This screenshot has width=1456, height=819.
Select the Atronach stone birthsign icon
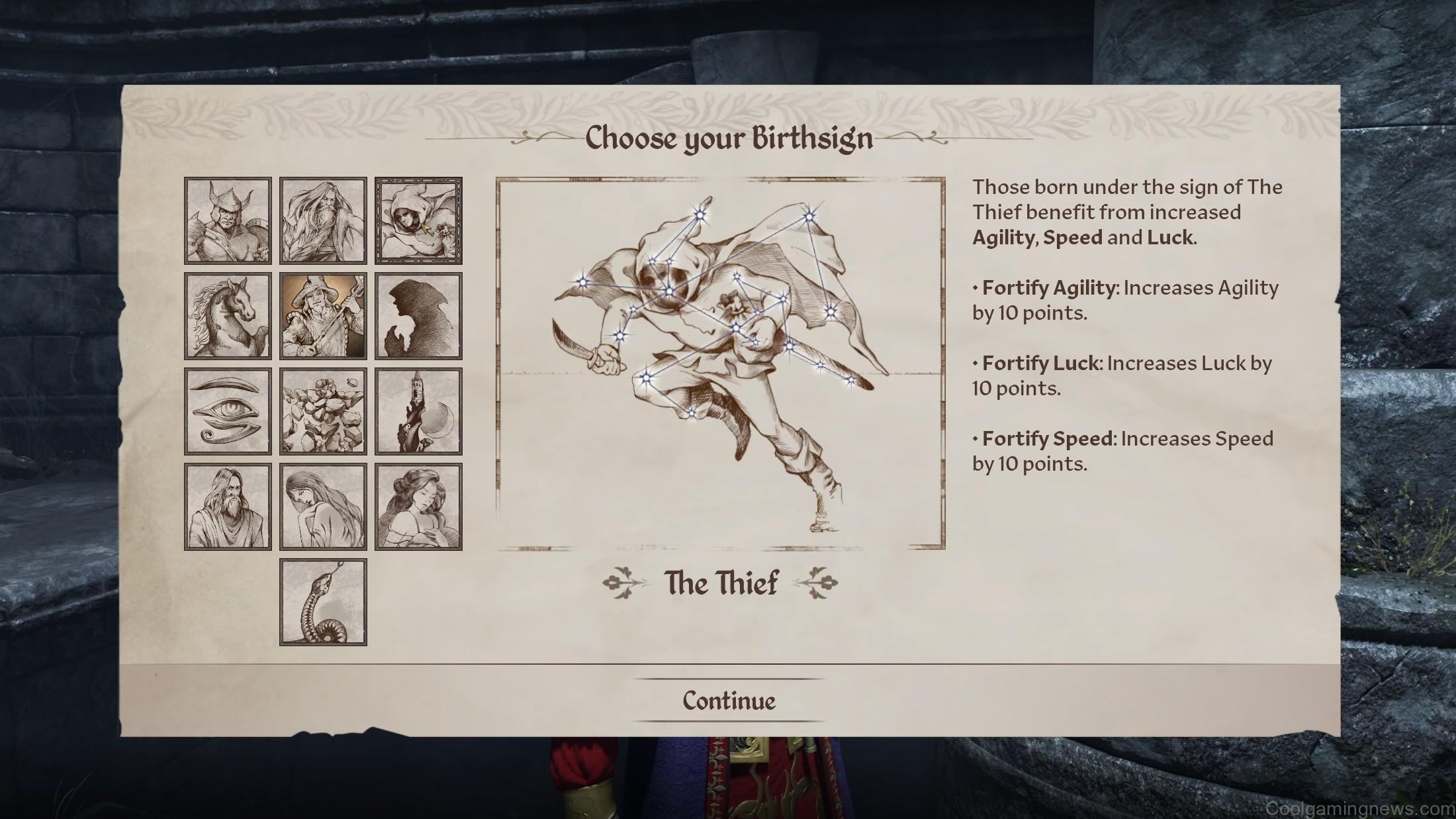click(x=322, y=409)
